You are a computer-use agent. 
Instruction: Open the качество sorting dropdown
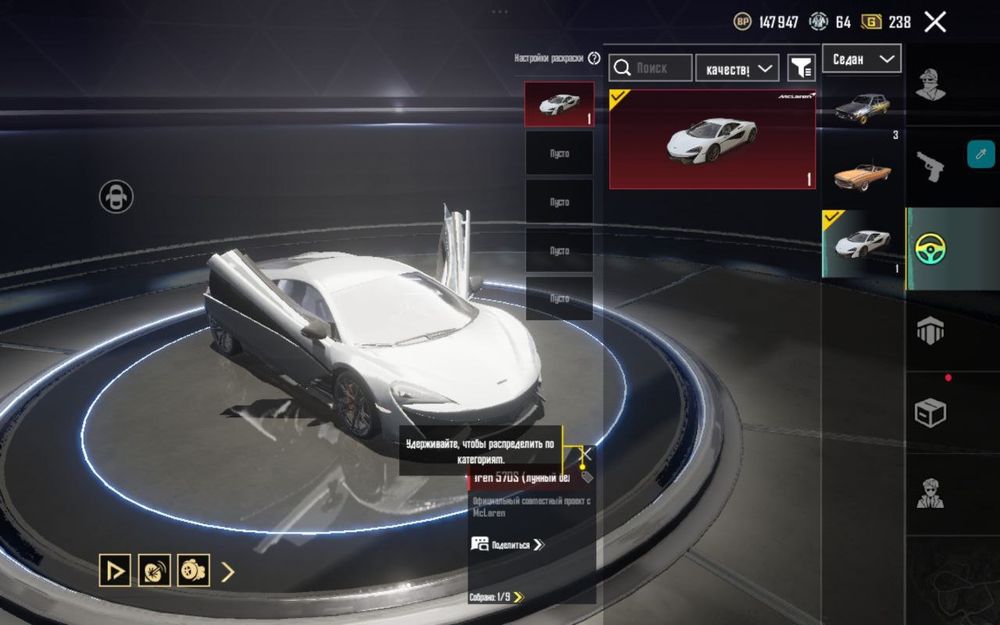(737, 68)
